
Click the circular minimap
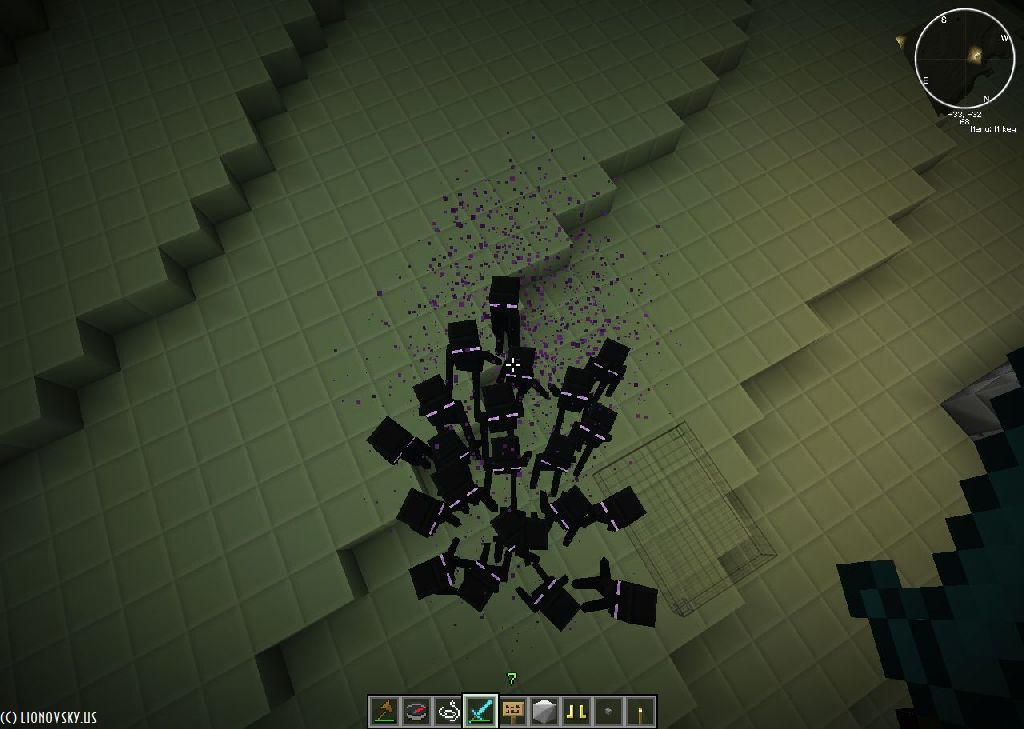(964, 59)
